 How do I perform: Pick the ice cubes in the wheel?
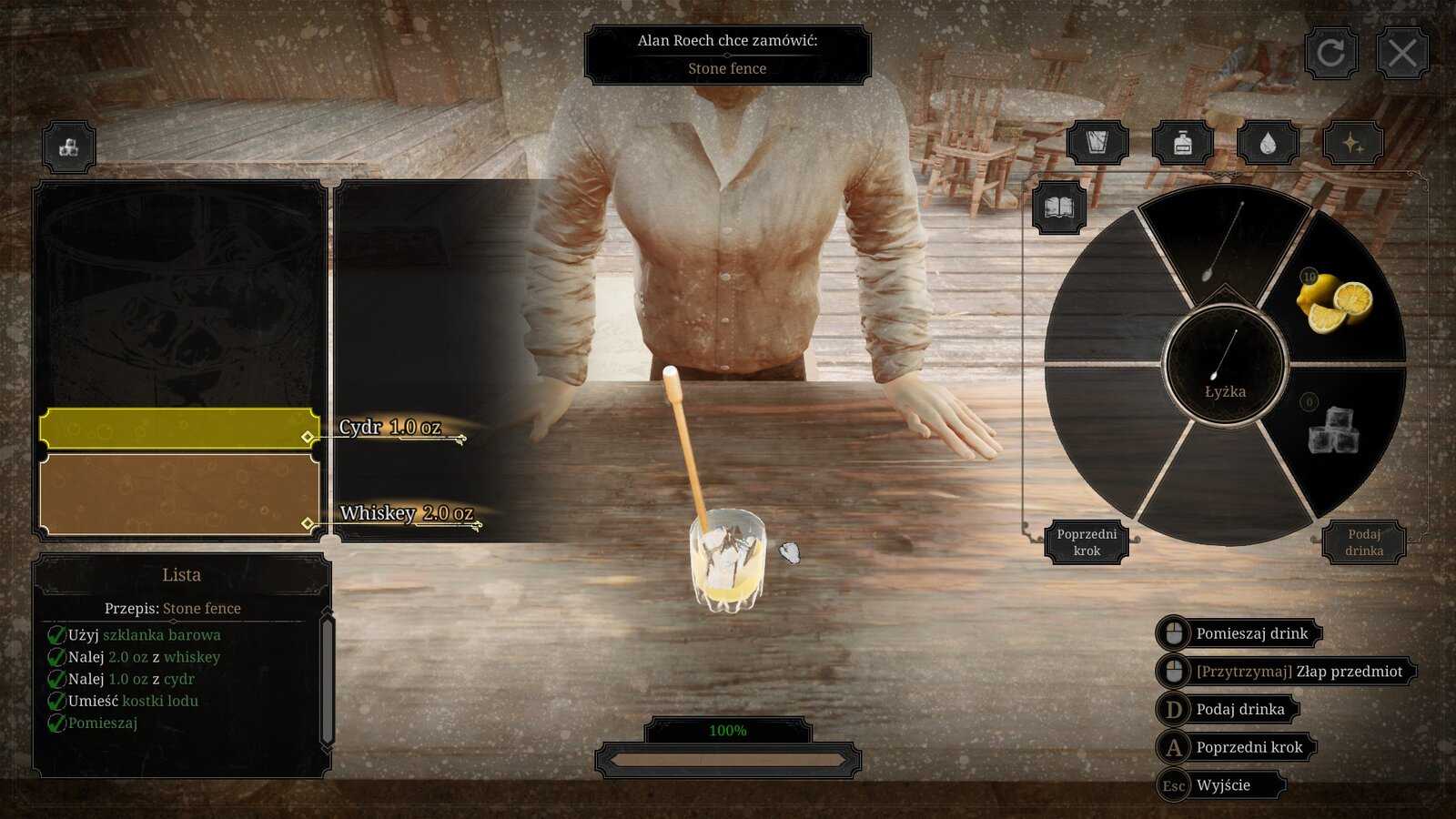[1333, 431]
